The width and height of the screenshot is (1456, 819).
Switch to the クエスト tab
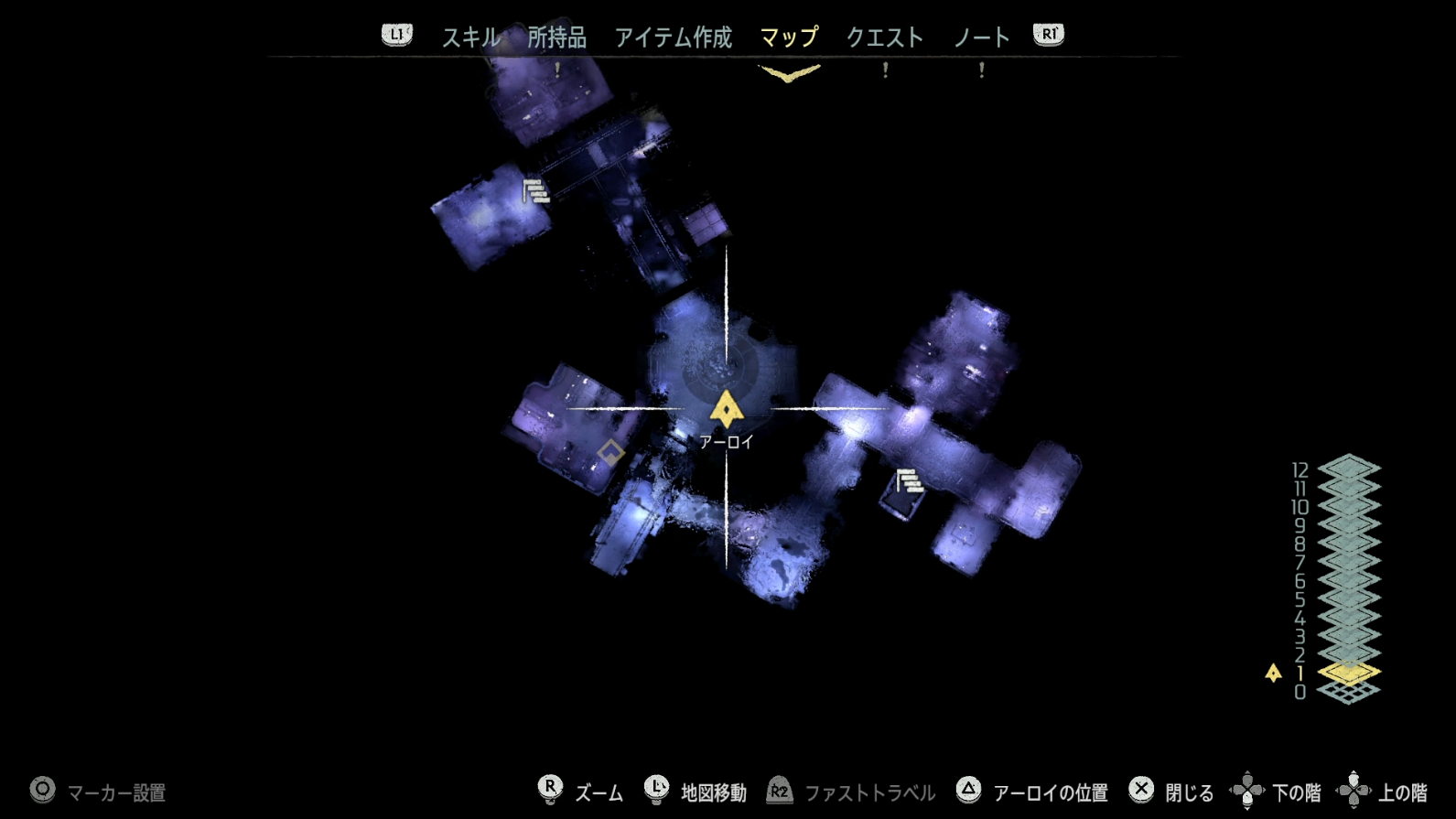885,37
